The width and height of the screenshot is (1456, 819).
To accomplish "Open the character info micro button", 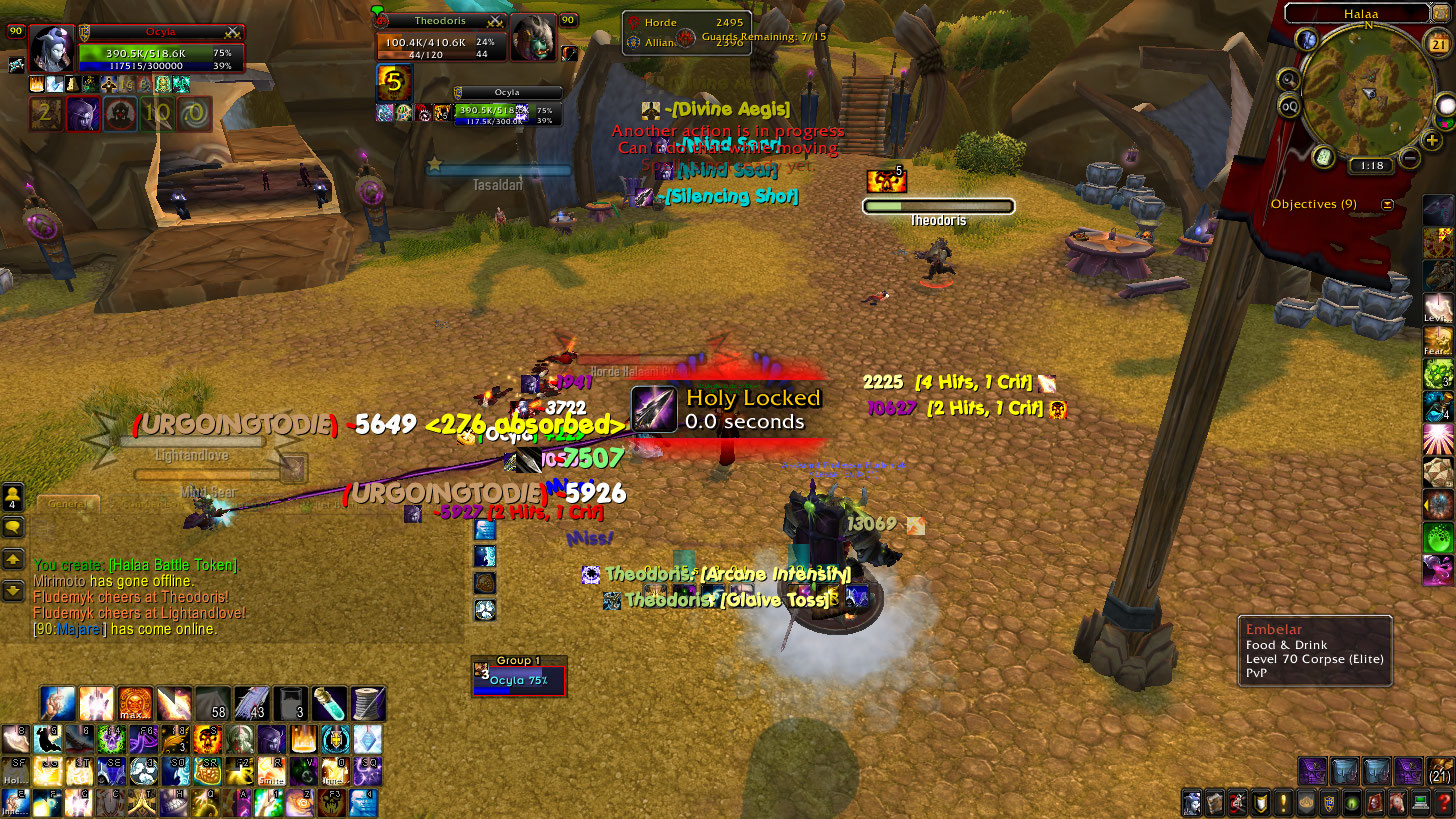I will tap(1192, 802).
